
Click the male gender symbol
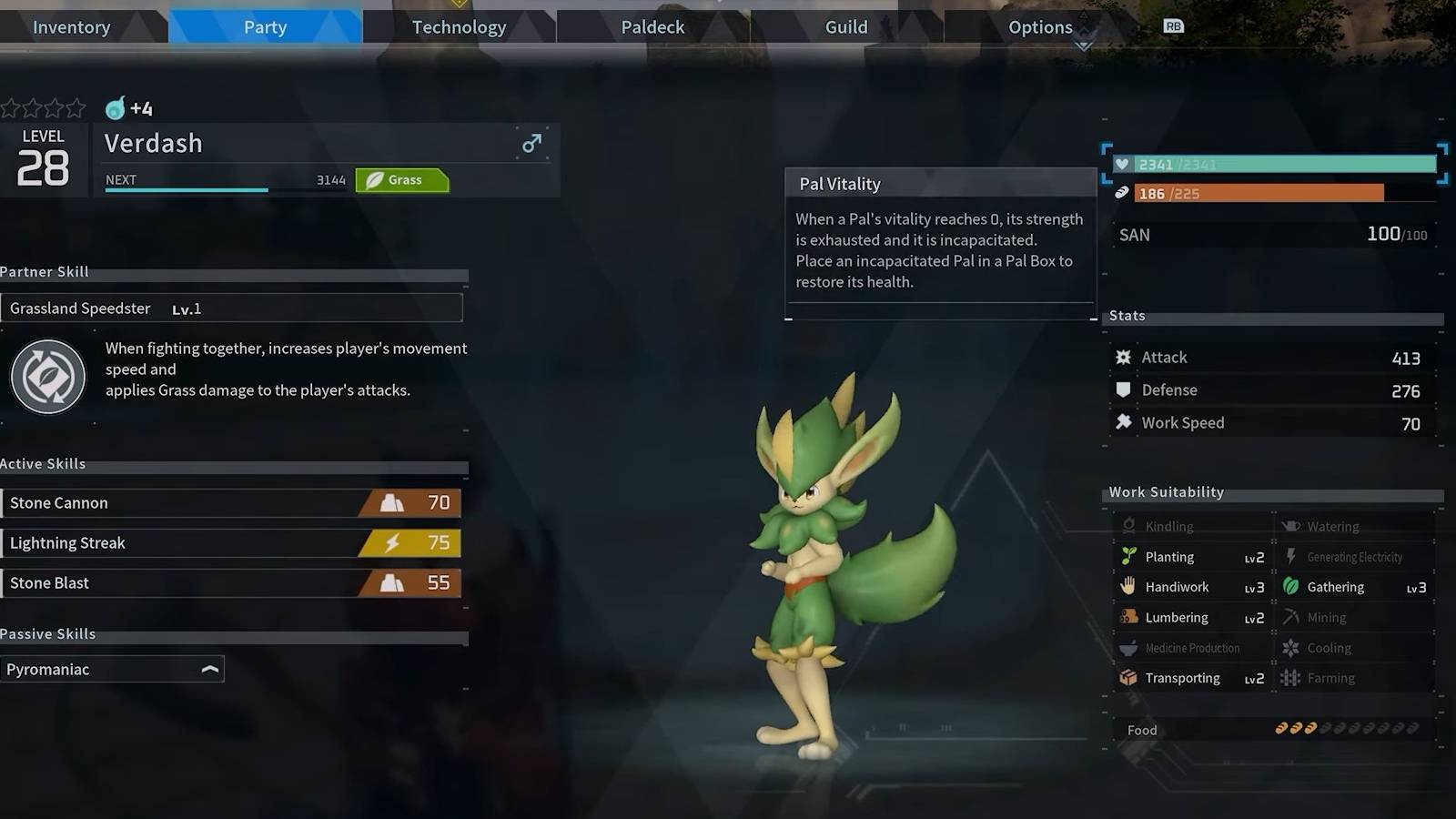pos(531,143)
